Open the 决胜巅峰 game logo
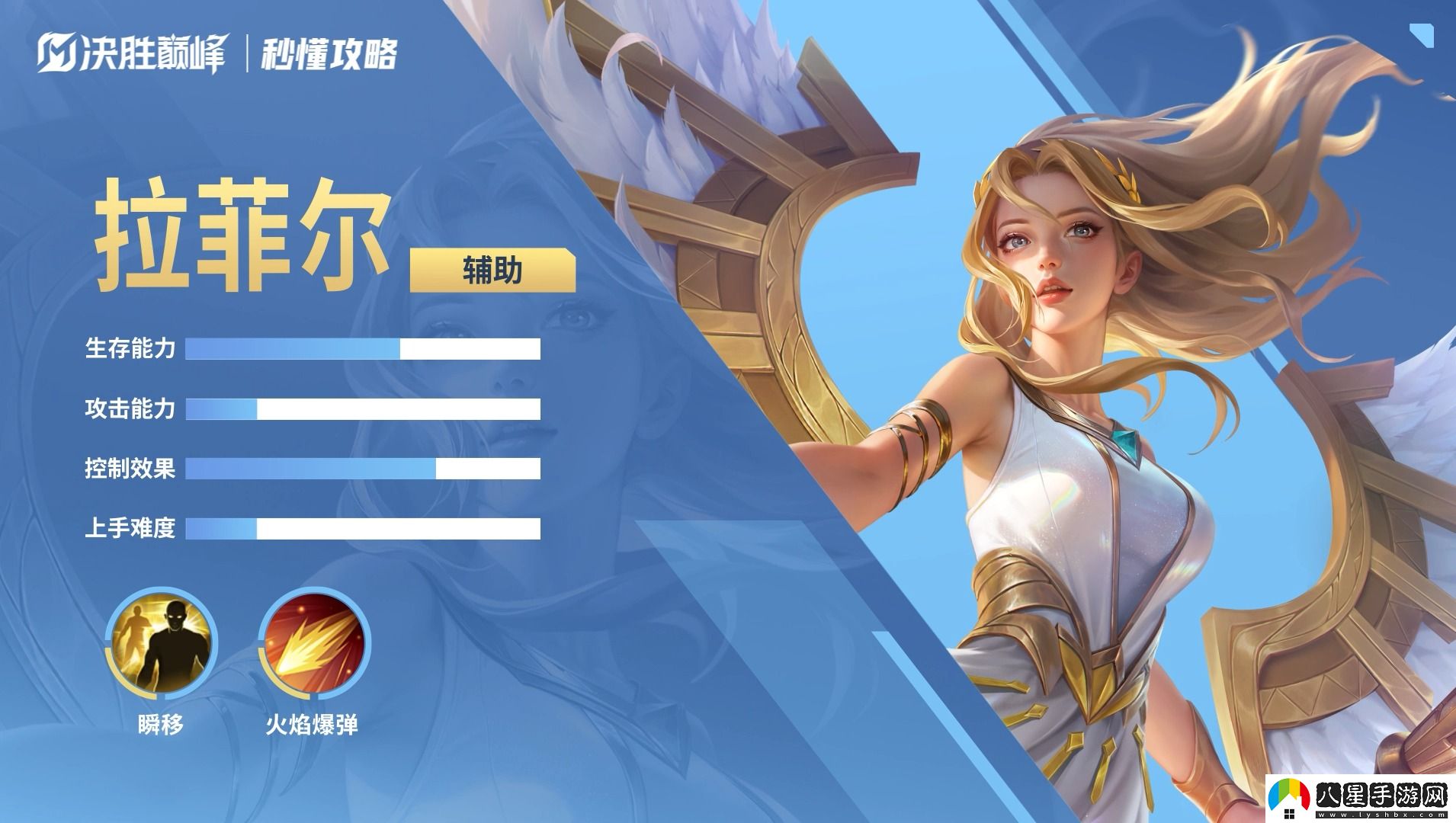Viewport: 1456px width, 823px height. click(132, 54)
